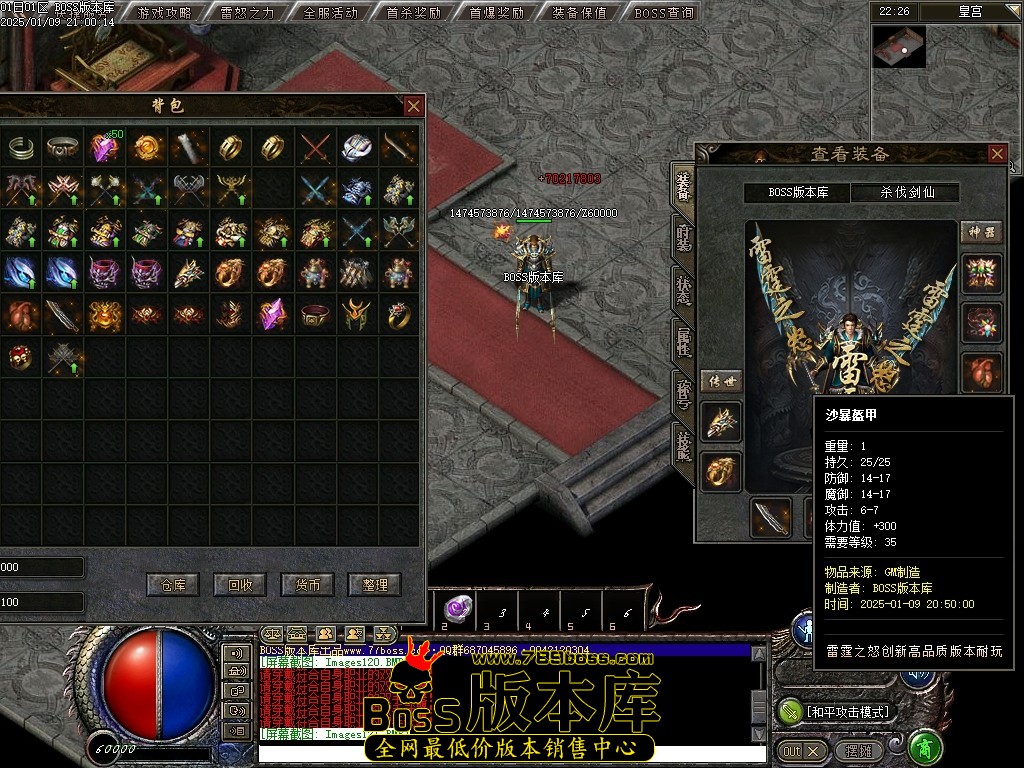
Task: Click the 仓库 warehouse button
Action: [173, 585]
